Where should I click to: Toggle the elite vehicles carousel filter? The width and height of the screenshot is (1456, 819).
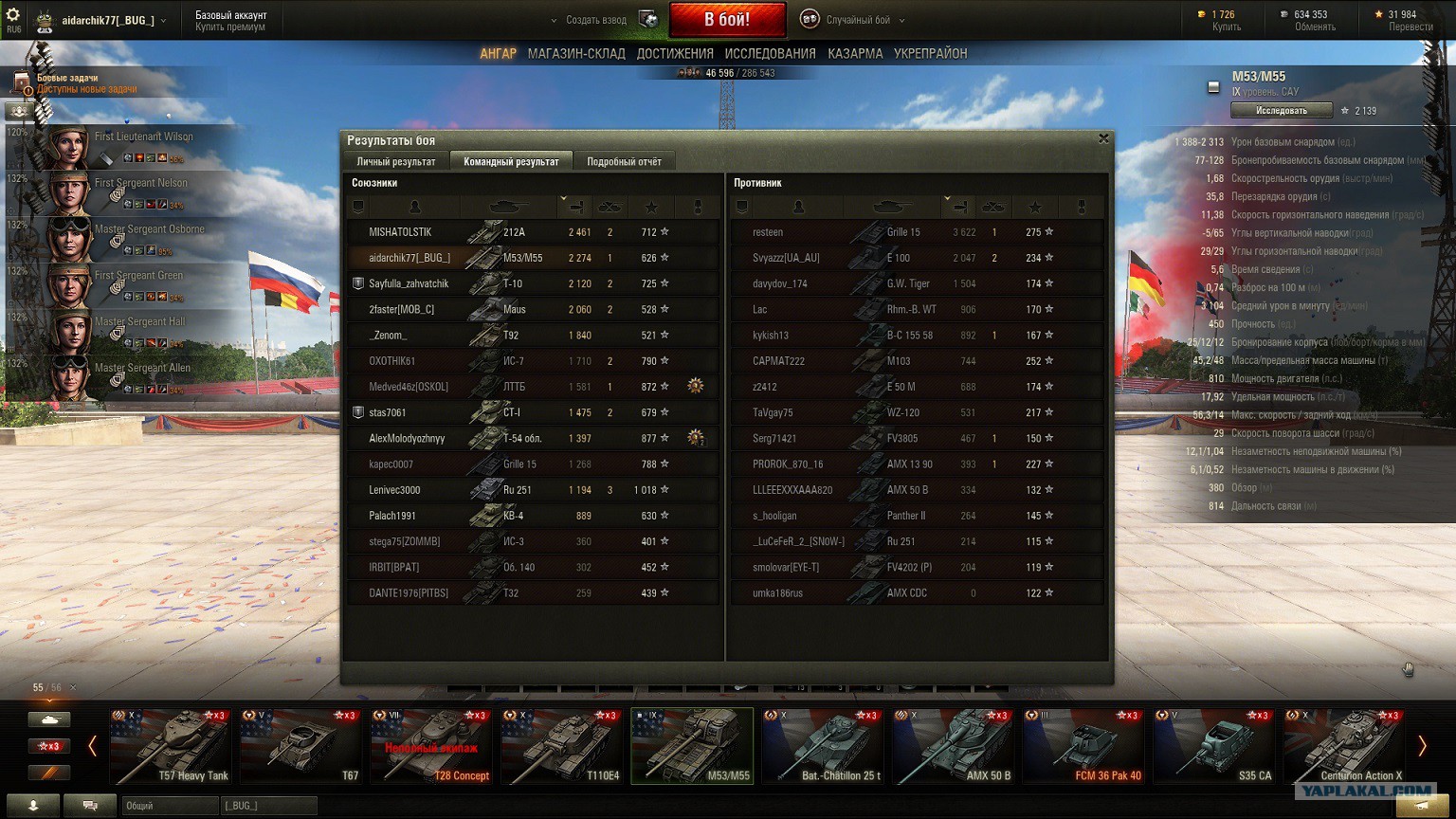click(49, 772)
